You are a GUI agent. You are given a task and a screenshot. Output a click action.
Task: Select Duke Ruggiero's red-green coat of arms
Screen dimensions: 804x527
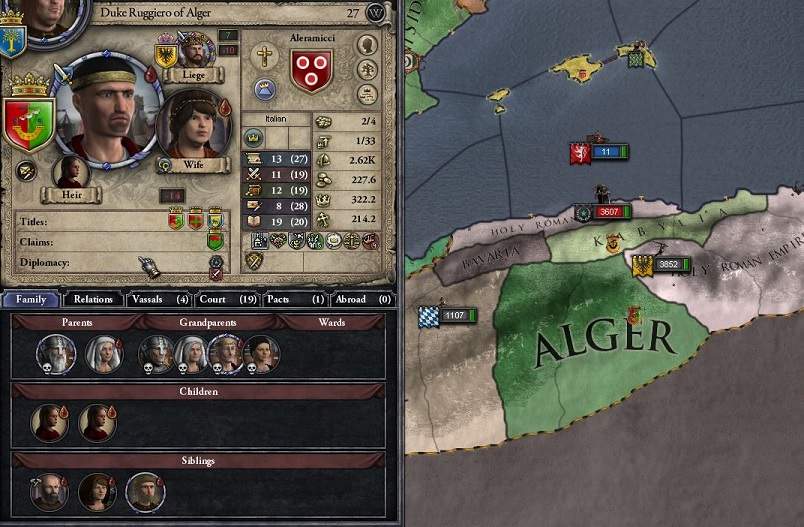coord(29,123)
